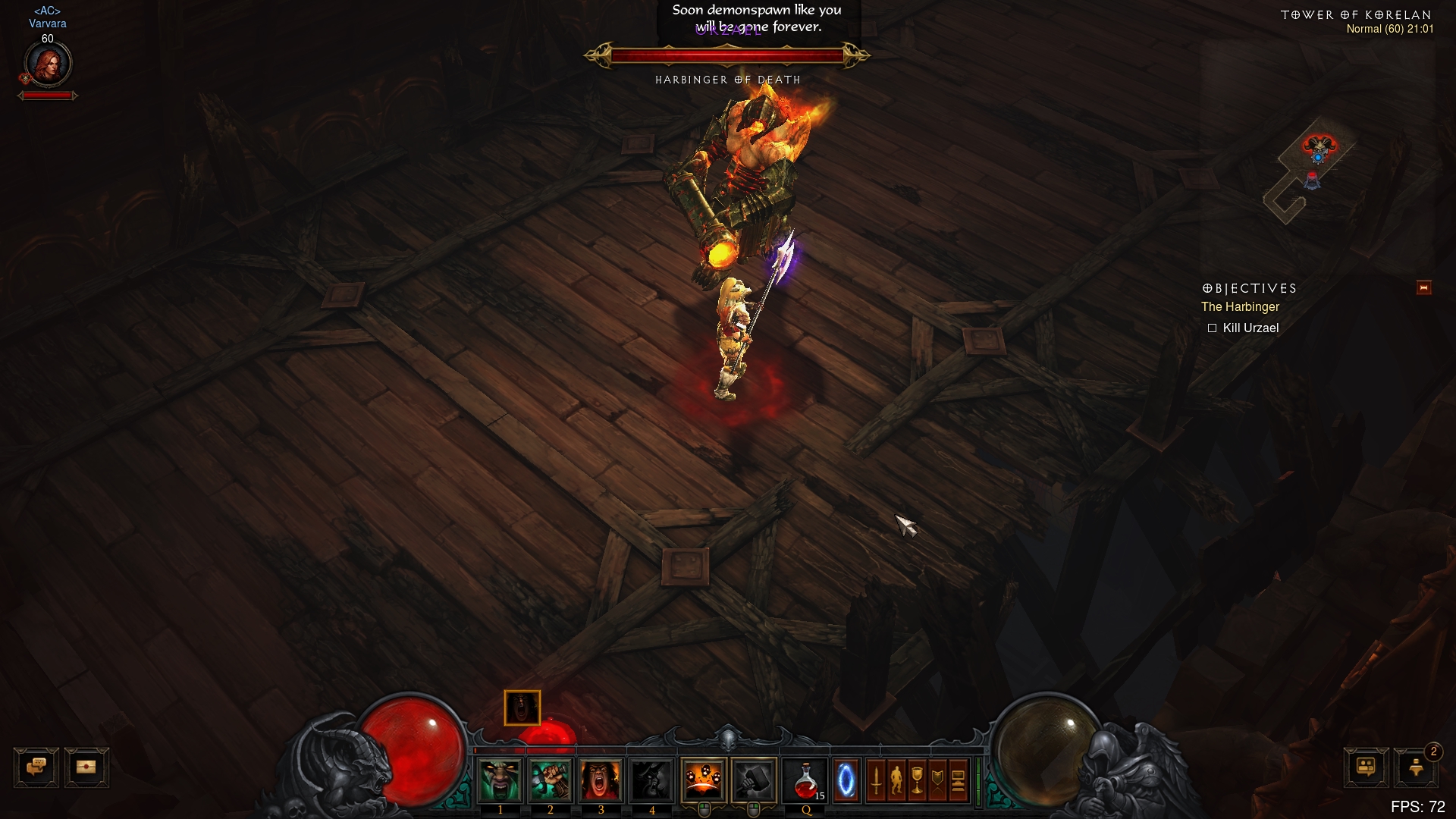Open the golden chalice achievements button
Image resolution: width=1456 pixels, height=819 pixels.
(x=918, y=780)
